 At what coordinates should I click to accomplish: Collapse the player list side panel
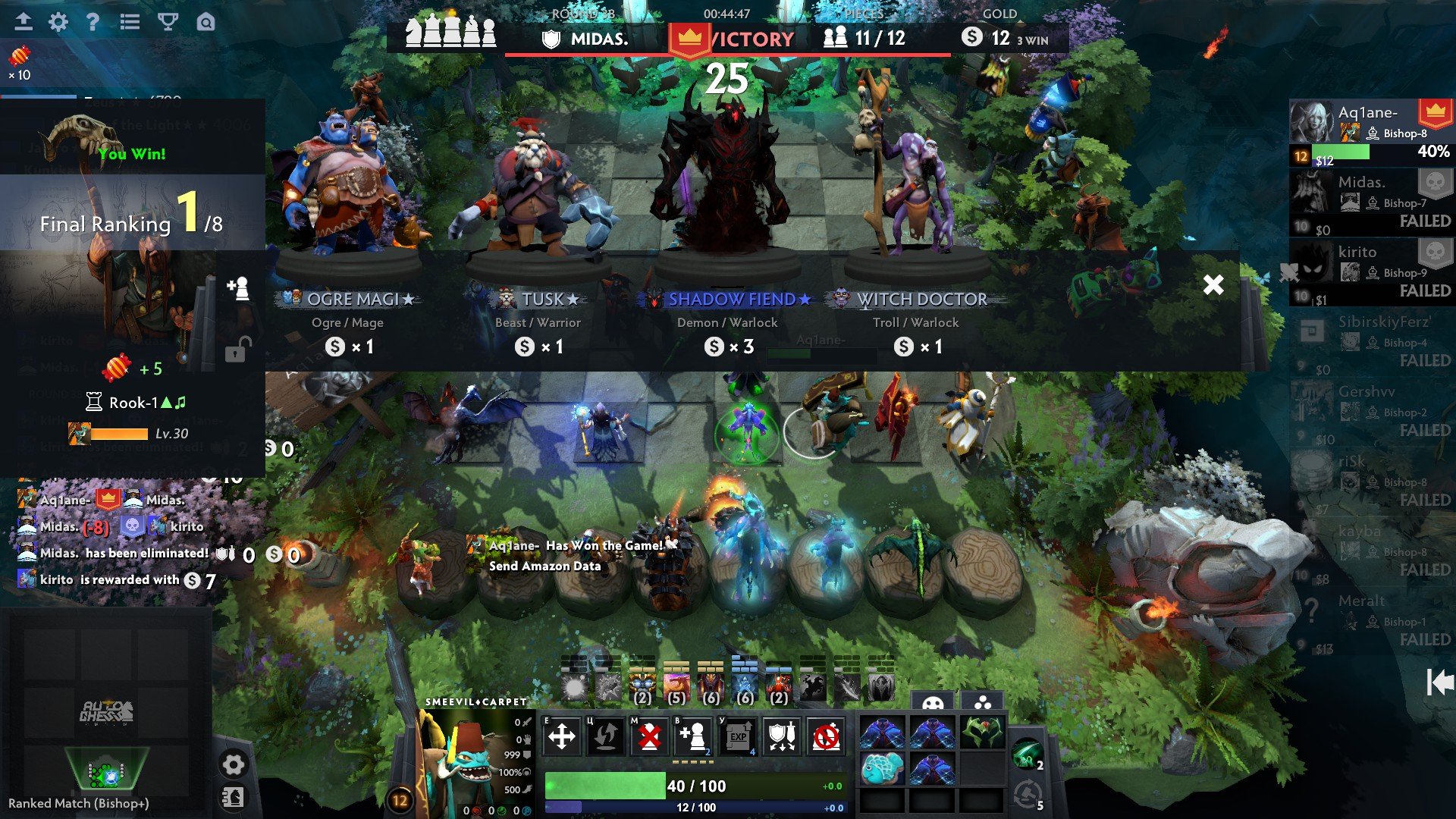click(x=1439, y=682)
